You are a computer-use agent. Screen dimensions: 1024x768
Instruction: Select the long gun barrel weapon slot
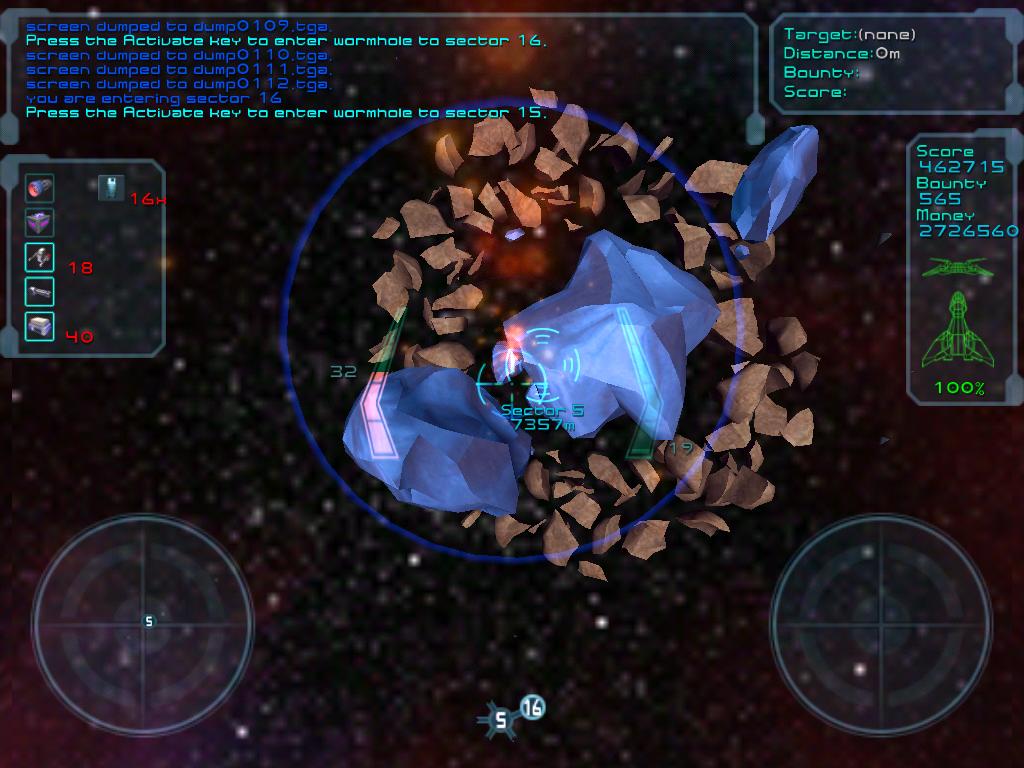coord(40,292)
